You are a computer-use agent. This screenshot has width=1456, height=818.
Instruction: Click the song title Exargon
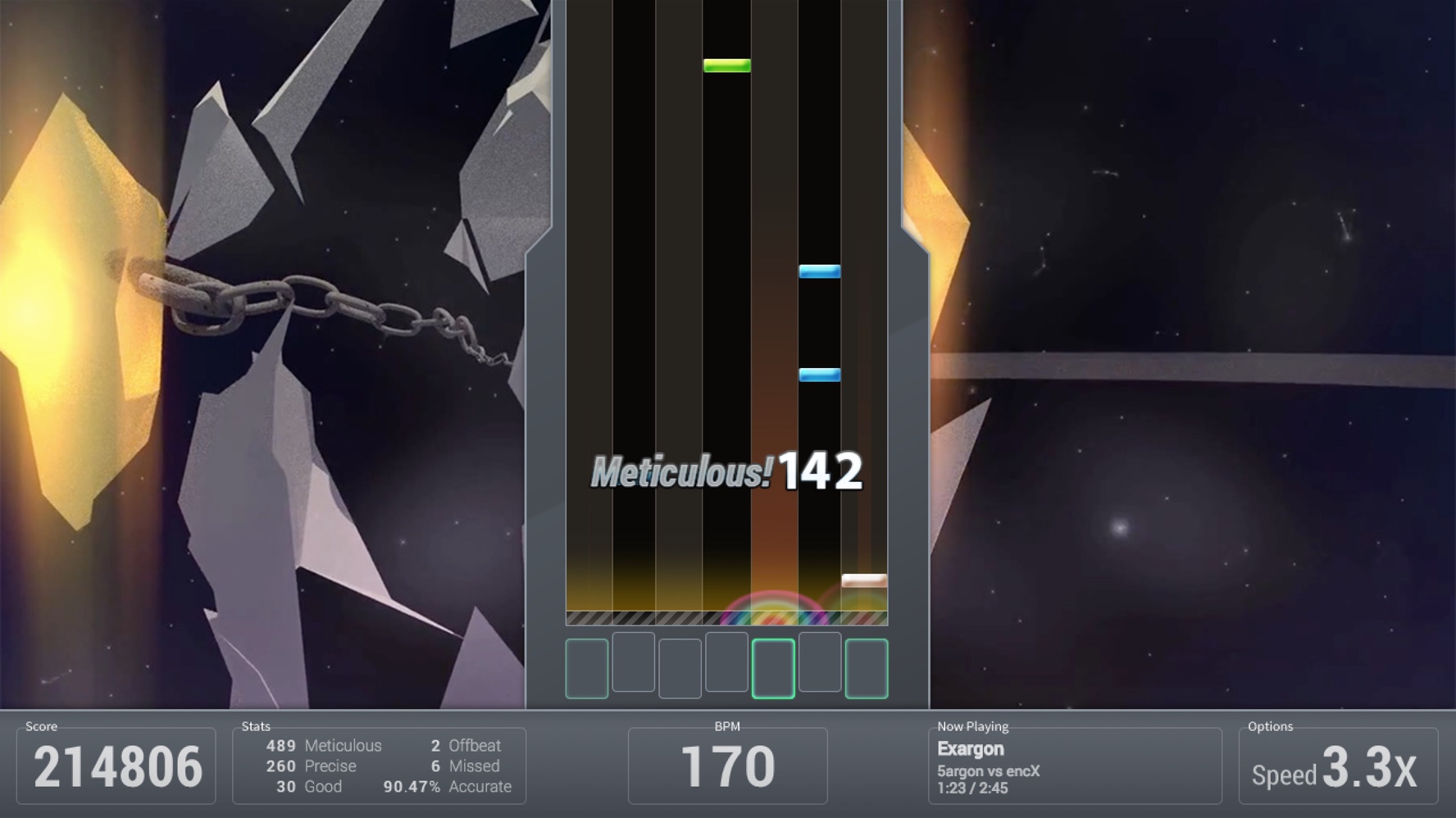[x=971, y=748]
